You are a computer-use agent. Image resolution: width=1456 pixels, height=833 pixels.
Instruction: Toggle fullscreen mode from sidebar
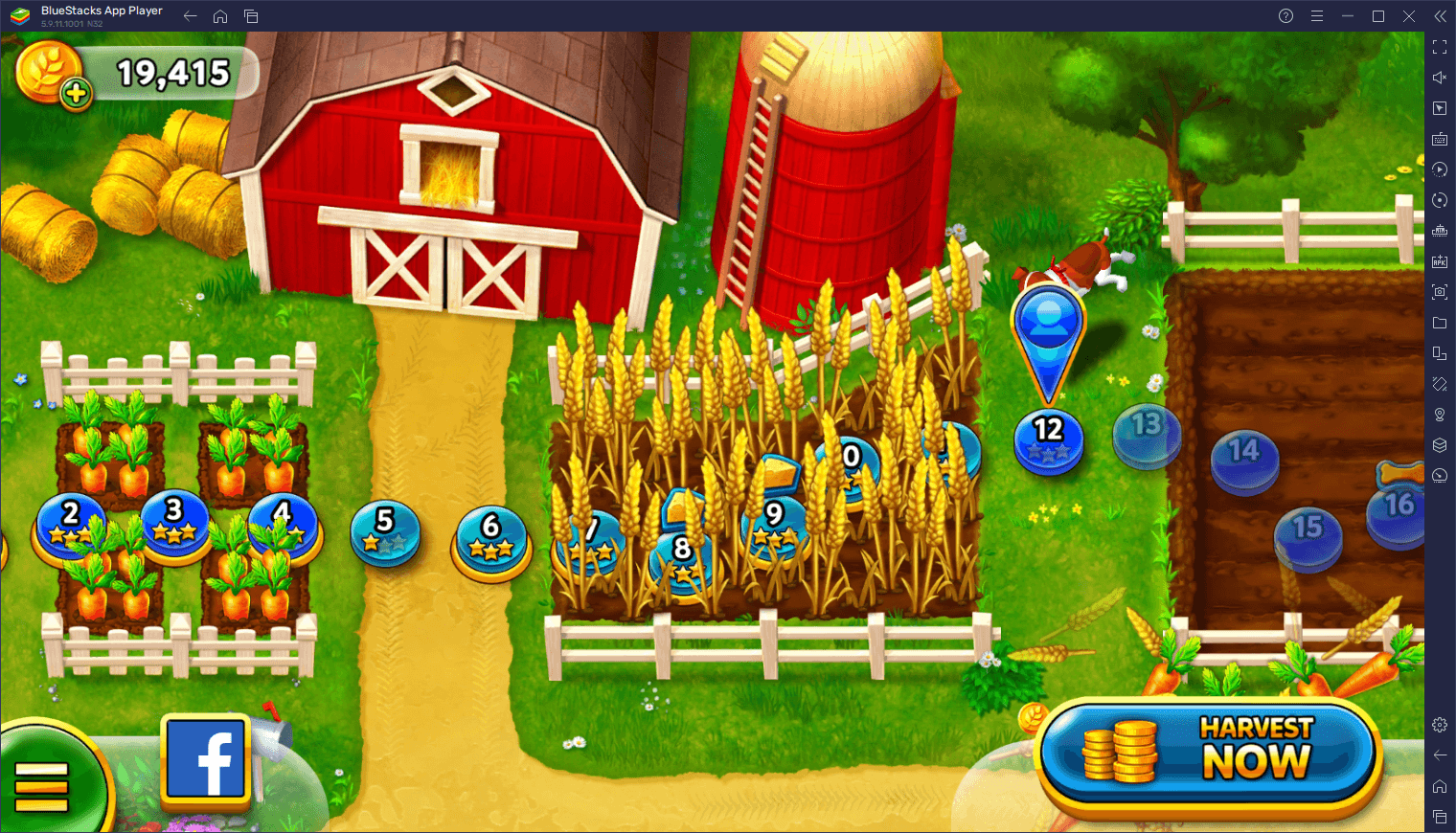tap(1440, 46)
